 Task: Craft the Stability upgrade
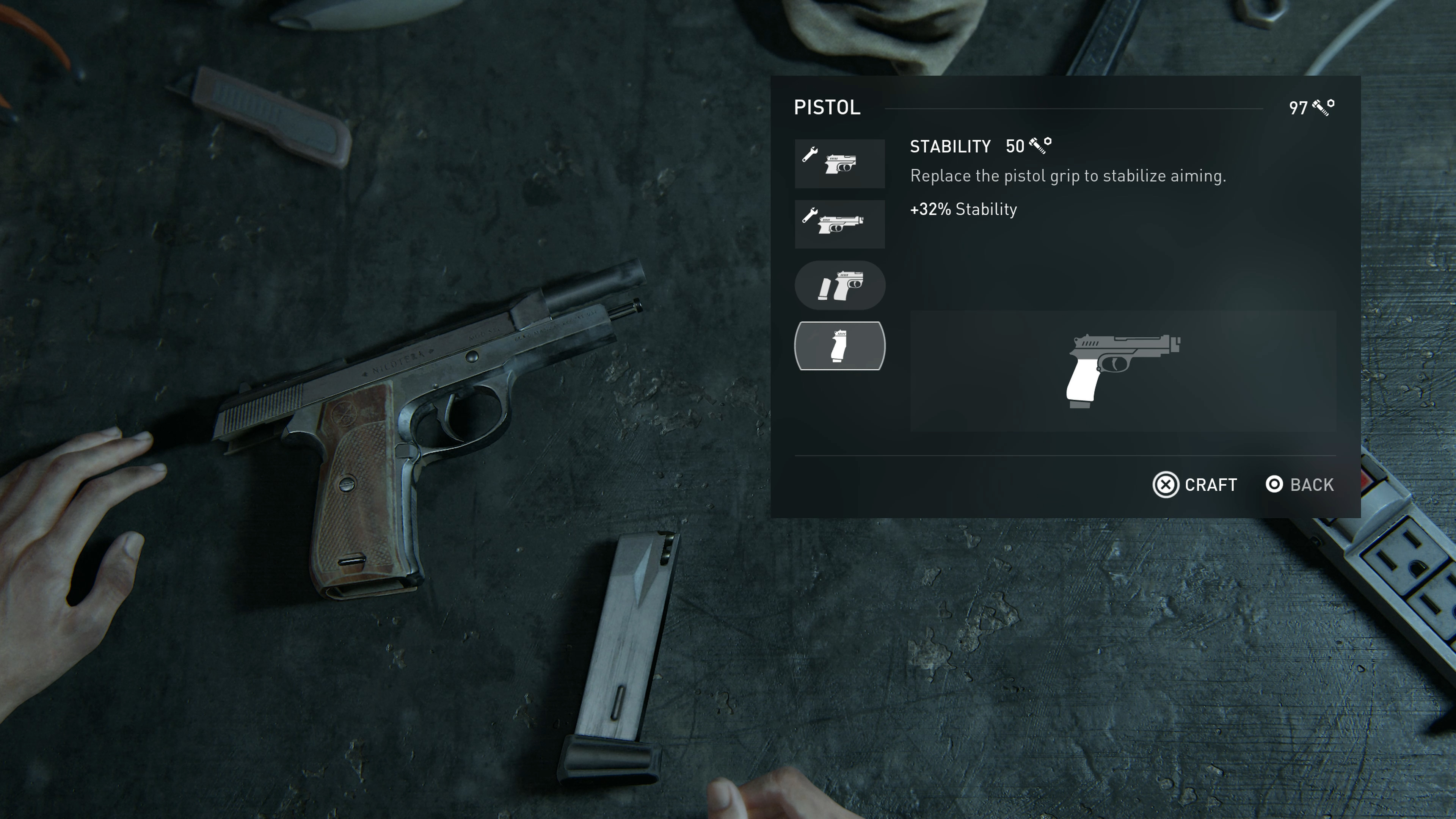(1195, 485)
